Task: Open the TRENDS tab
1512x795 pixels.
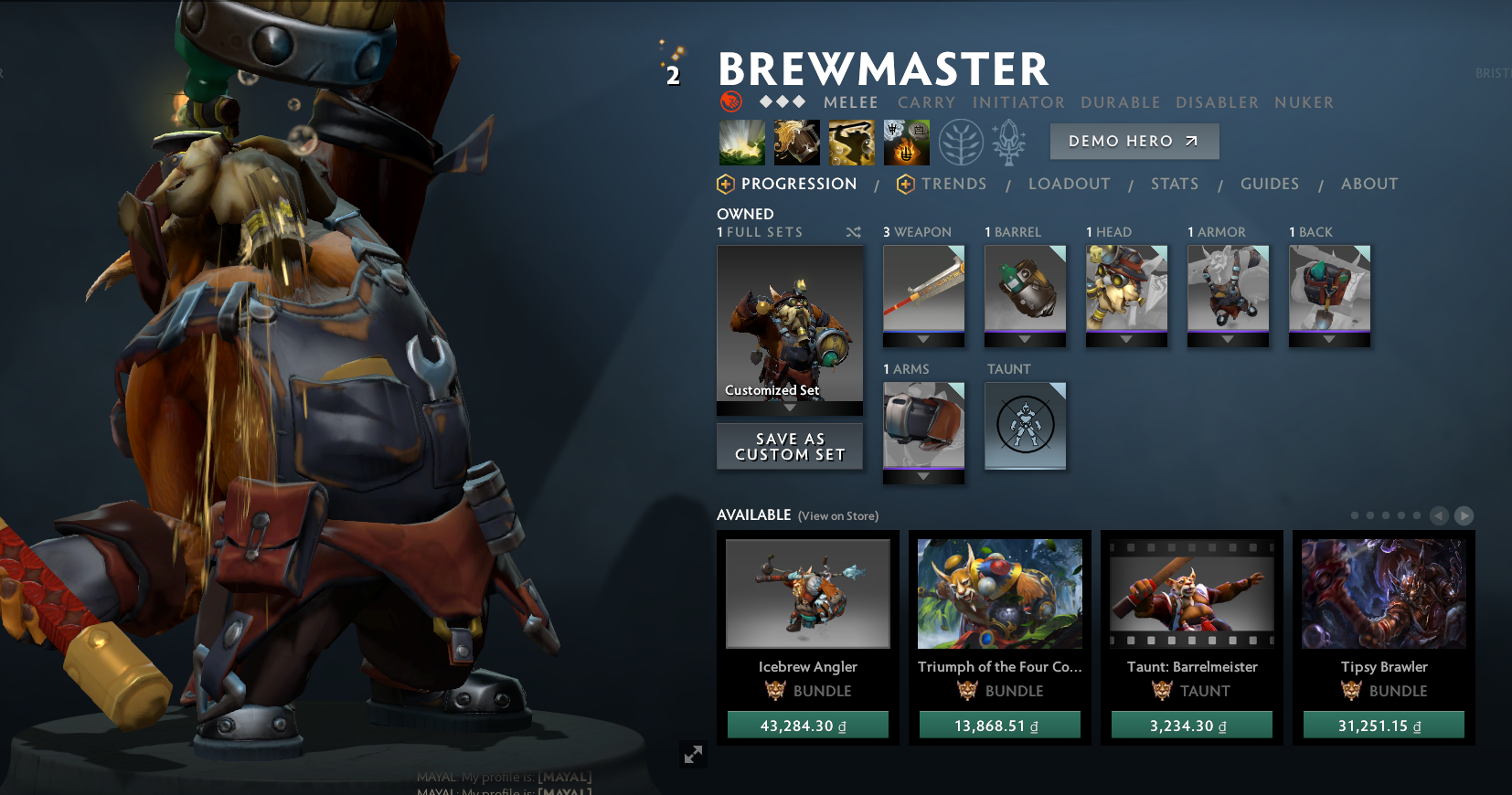Action: point(954,184)
